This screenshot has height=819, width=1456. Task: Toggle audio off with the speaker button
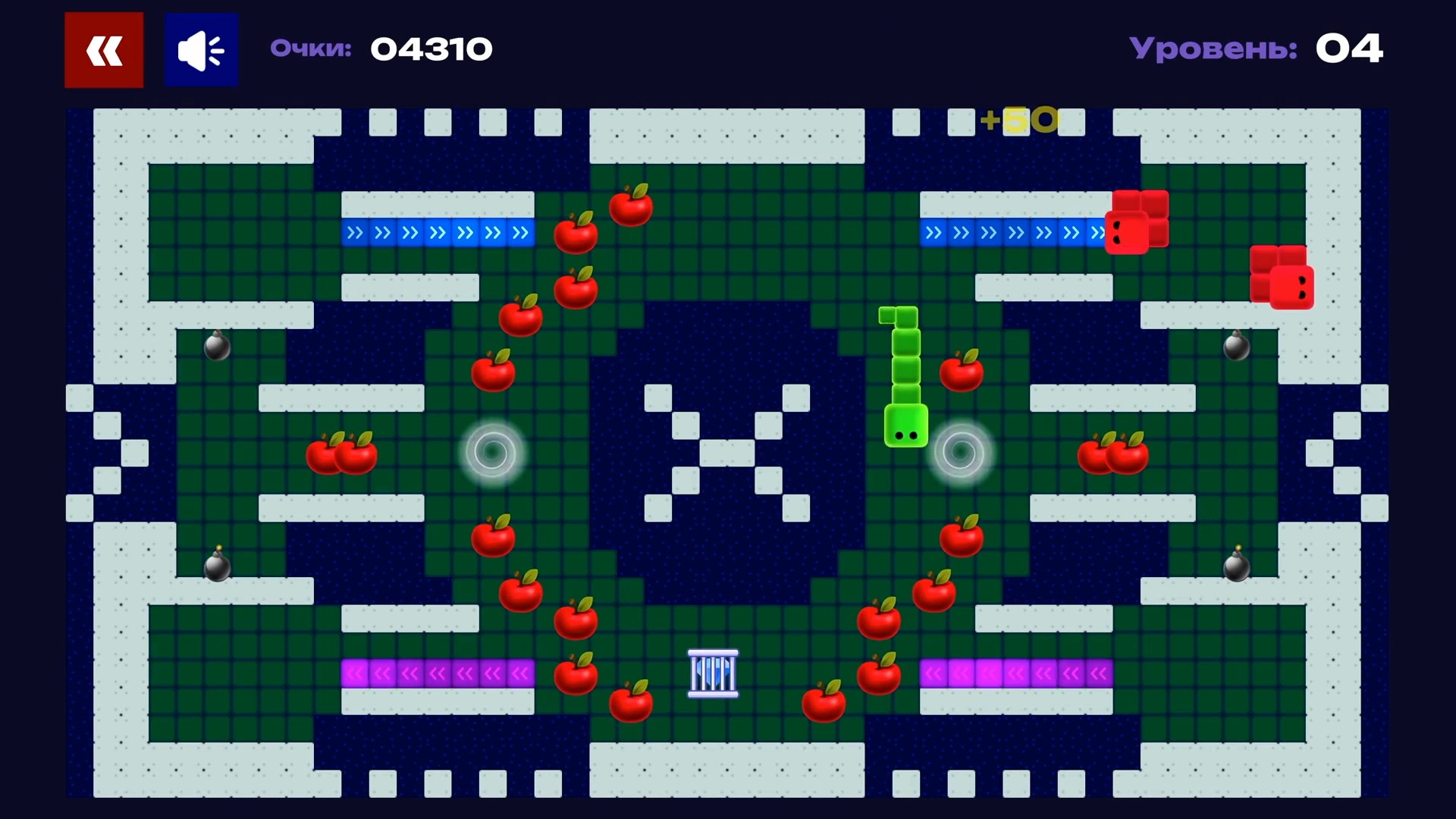[x=200, y=49]
